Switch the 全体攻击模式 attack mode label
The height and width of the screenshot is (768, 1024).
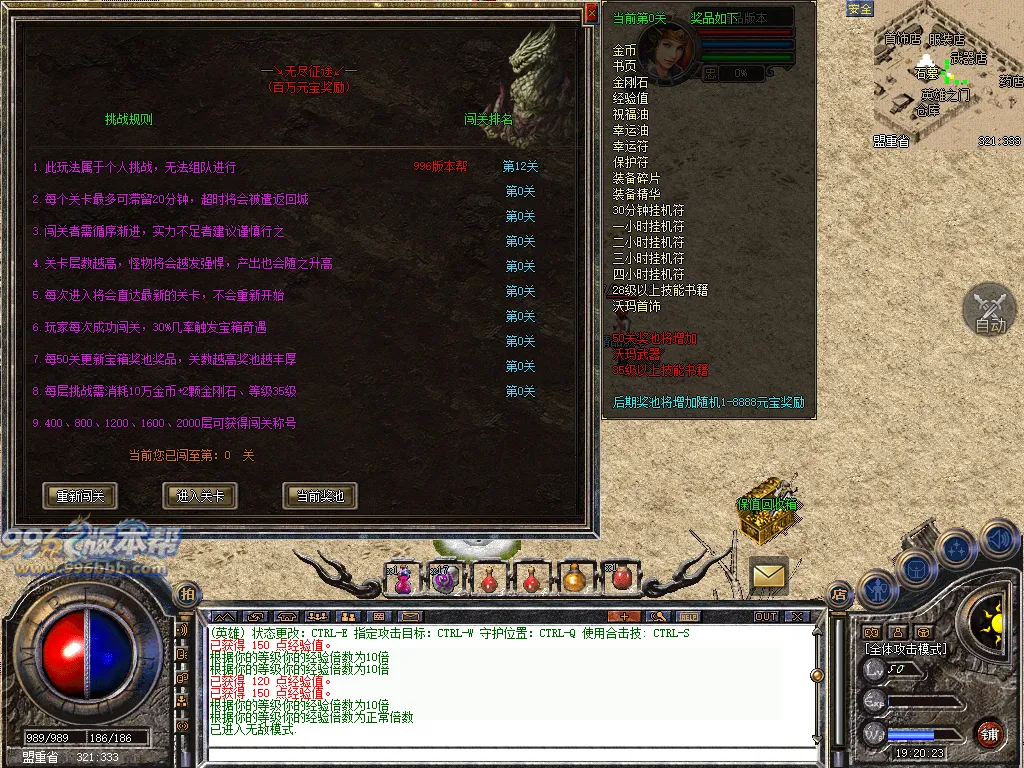(906, 649)
